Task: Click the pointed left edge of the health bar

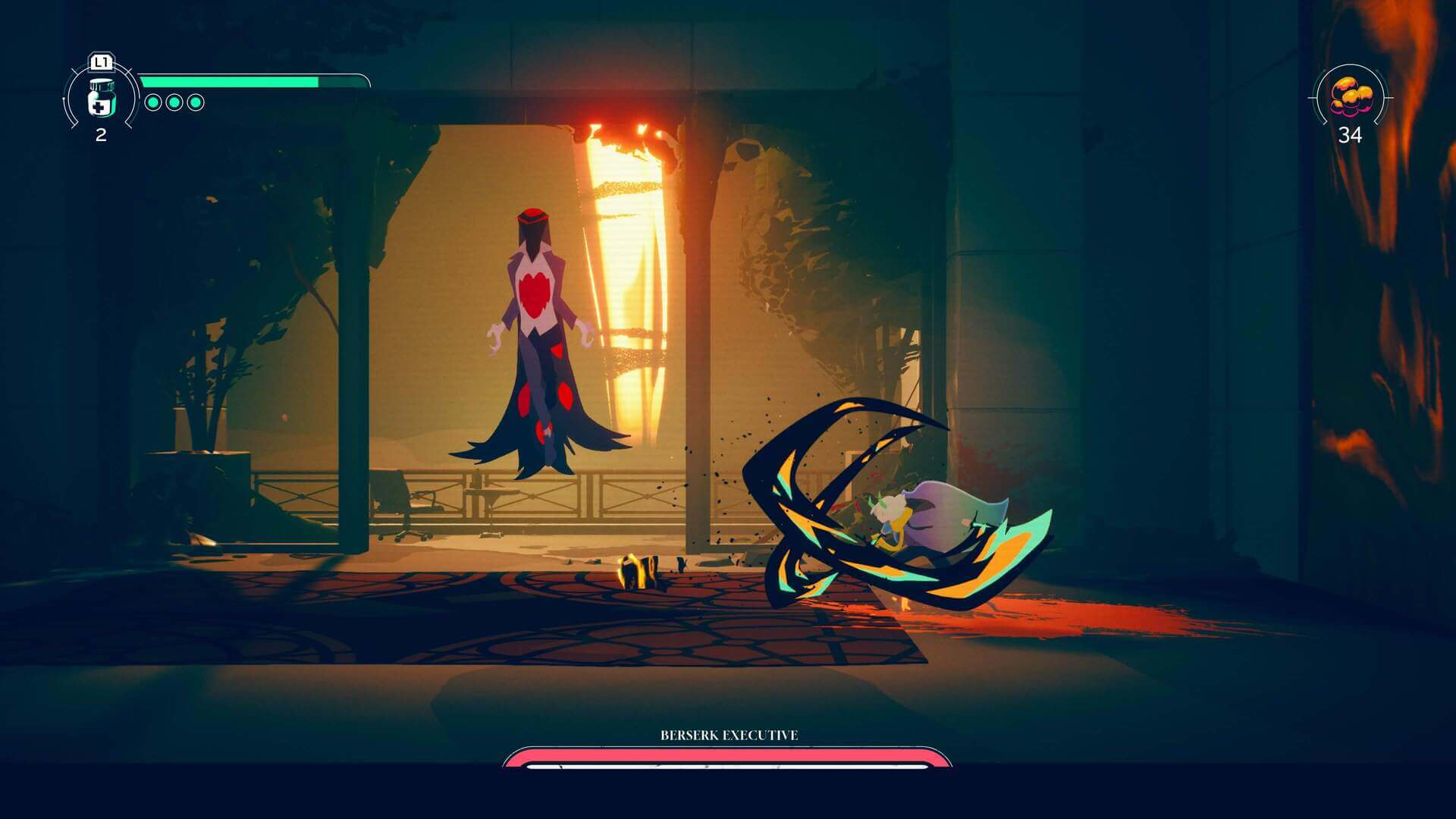Action: pos(142,78)
